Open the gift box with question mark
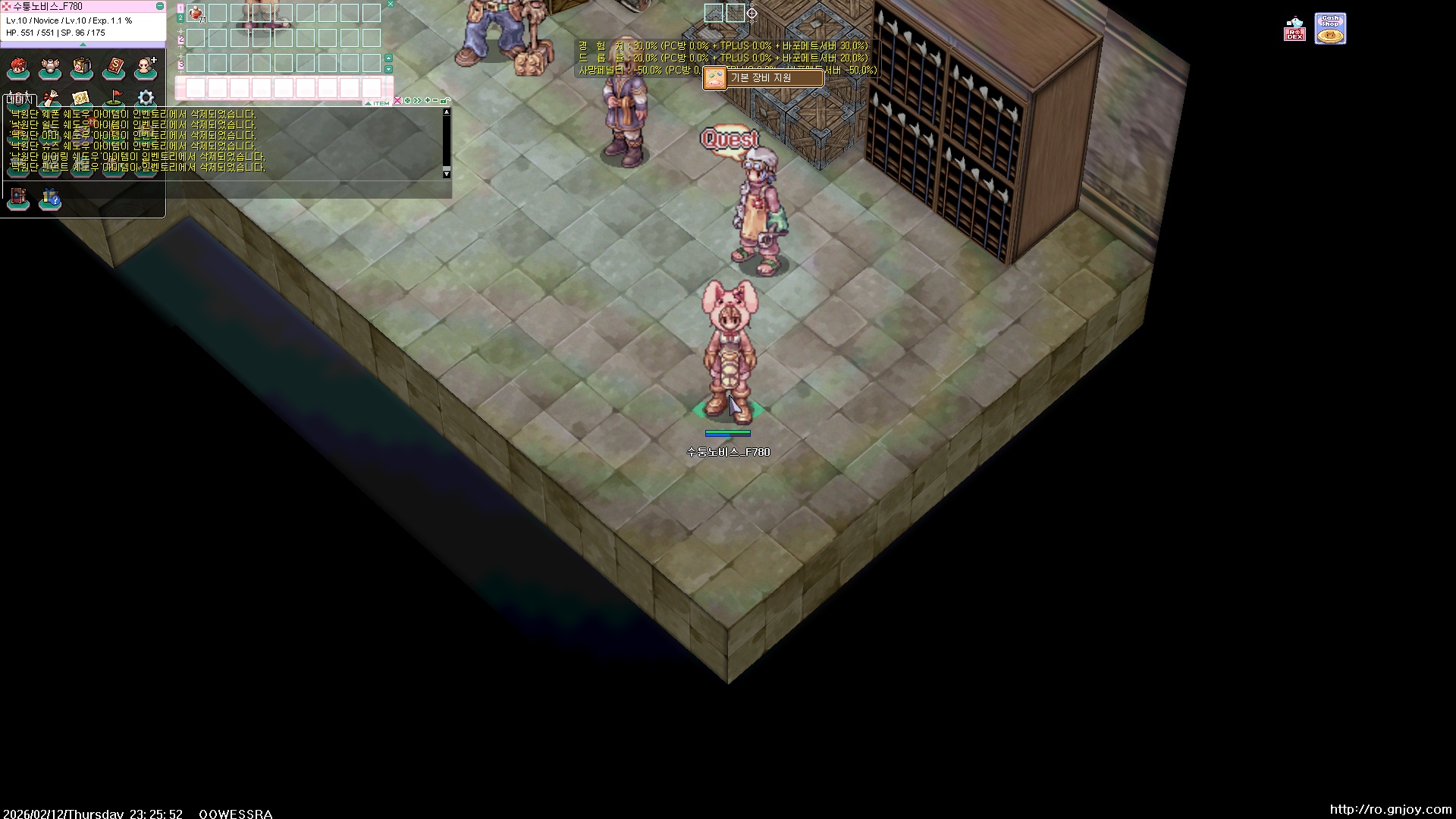 click(50, 199)
